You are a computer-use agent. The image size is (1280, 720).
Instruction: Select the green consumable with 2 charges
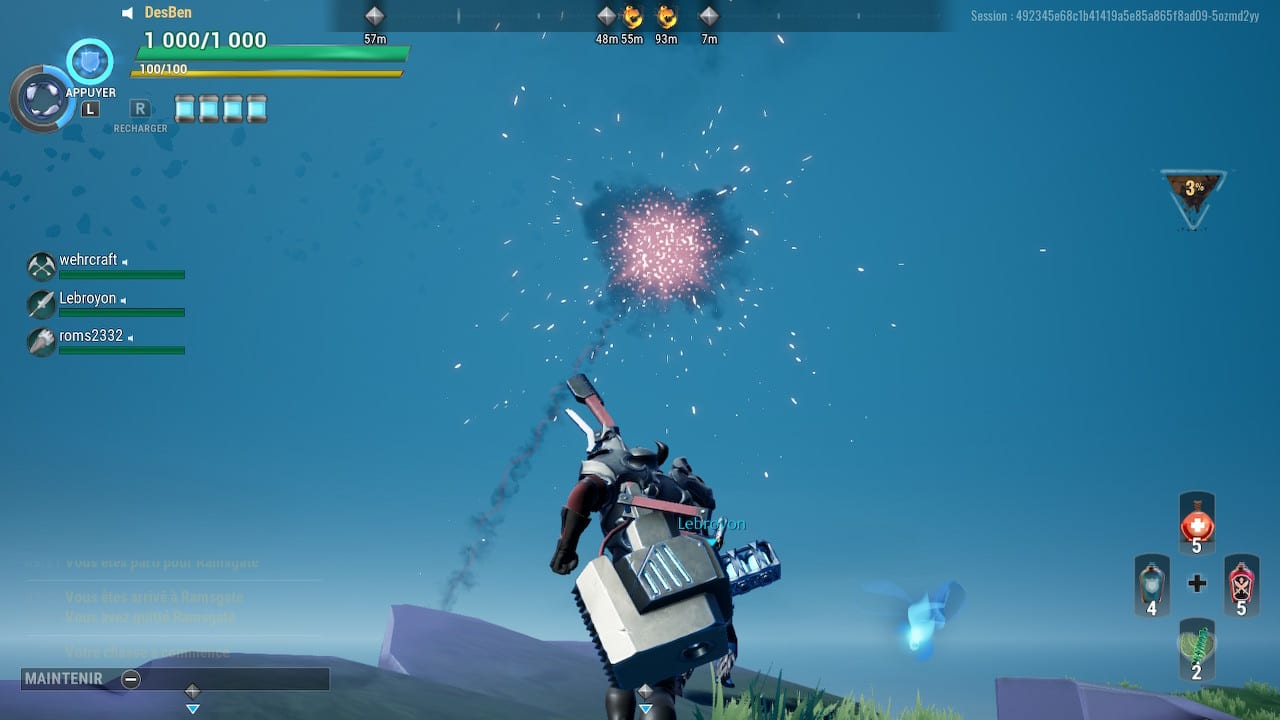(1196, 648)
